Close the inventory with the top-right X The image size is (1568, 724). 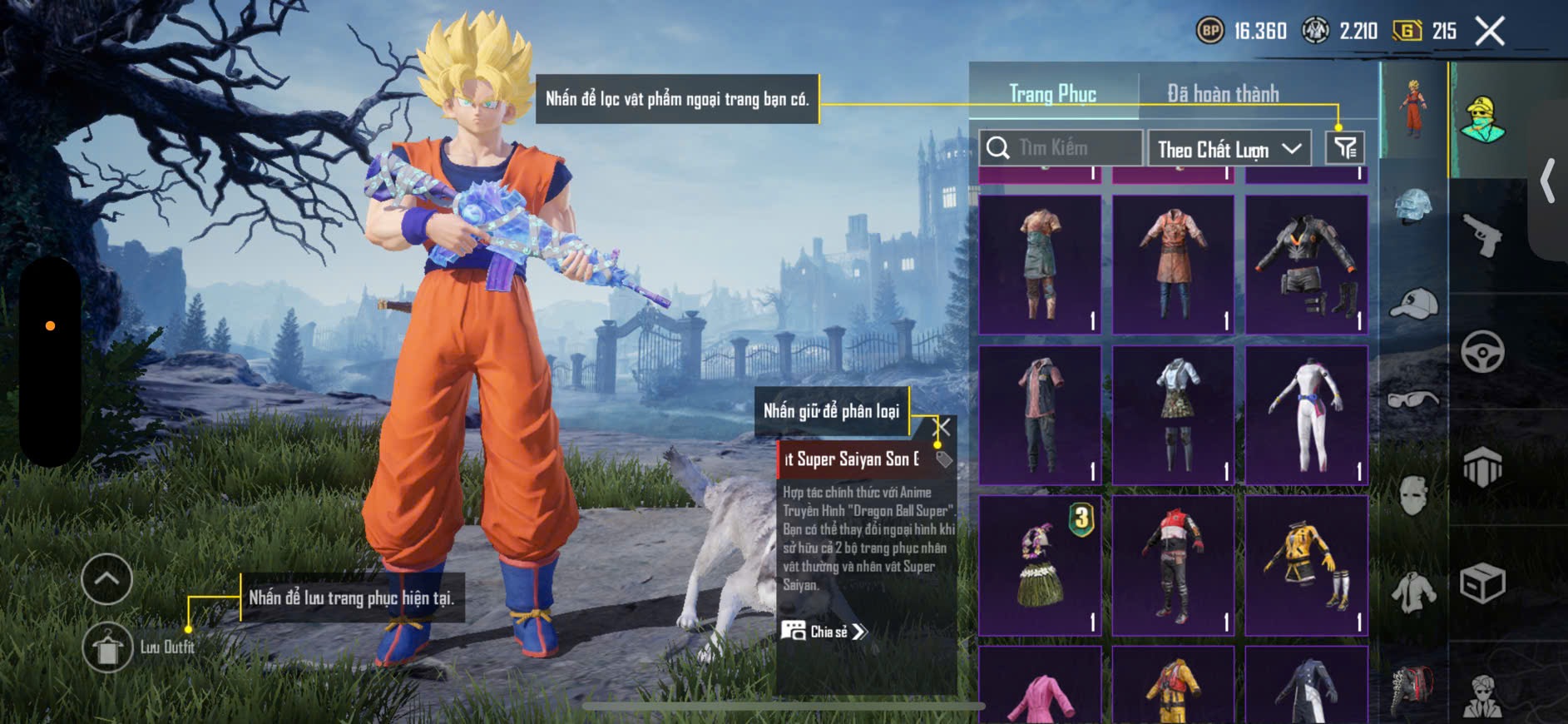pos(1489,32)
